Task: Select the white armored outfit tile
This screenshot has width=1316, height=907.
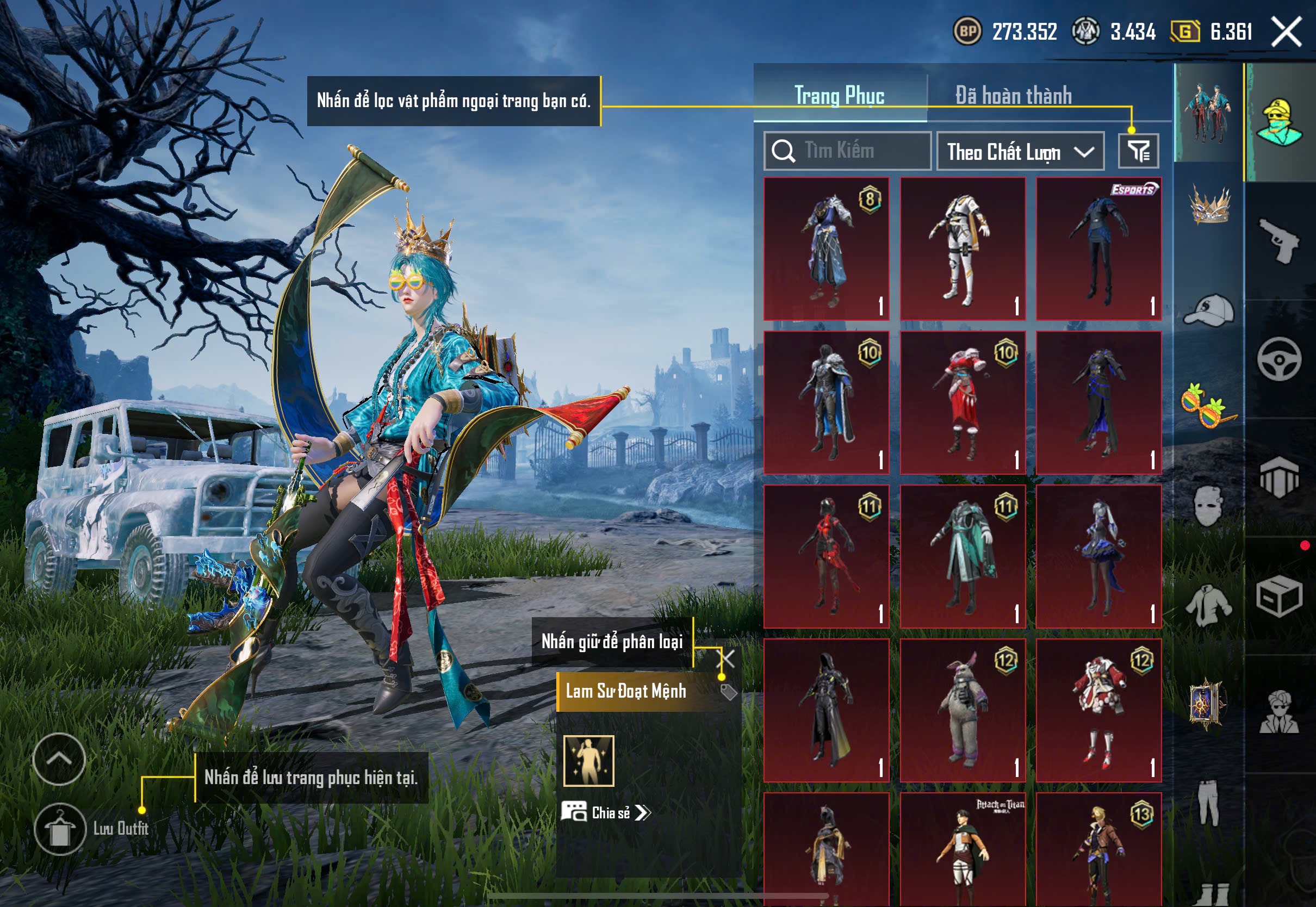Action: (963, 249)
